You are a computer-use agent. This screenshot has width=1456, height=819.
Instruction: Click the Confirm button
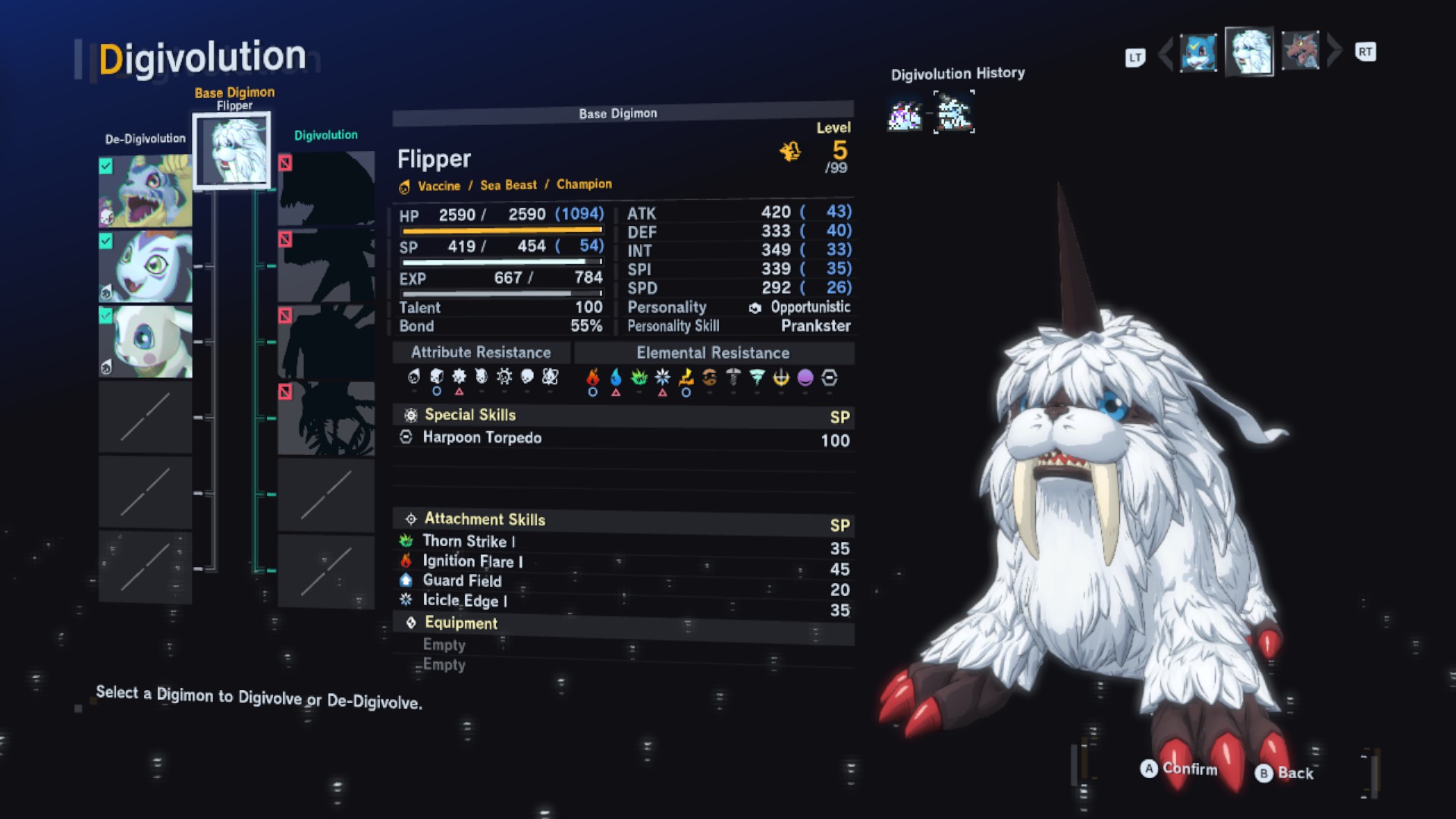(1179, 769)
